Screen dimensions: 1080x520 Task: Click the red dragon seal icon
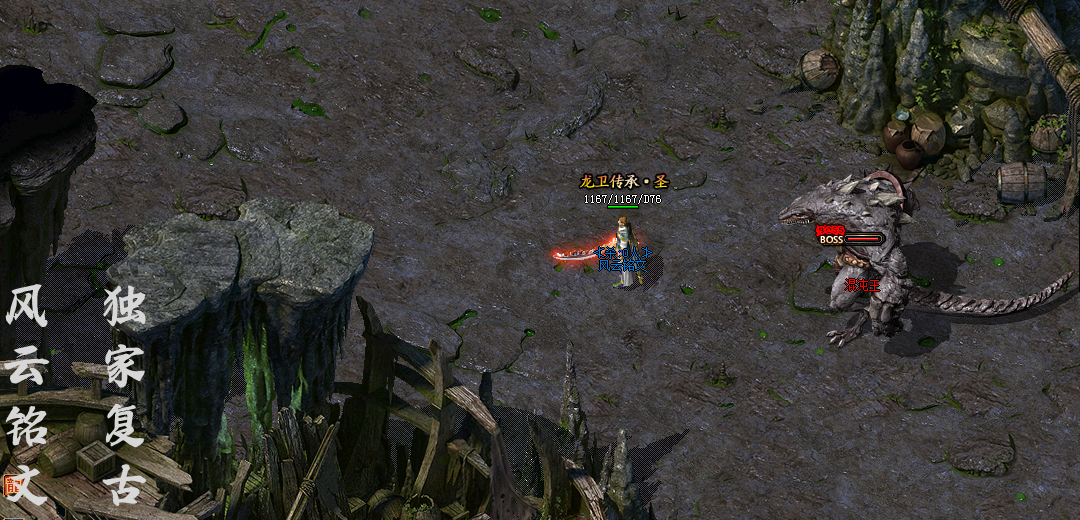12,486
